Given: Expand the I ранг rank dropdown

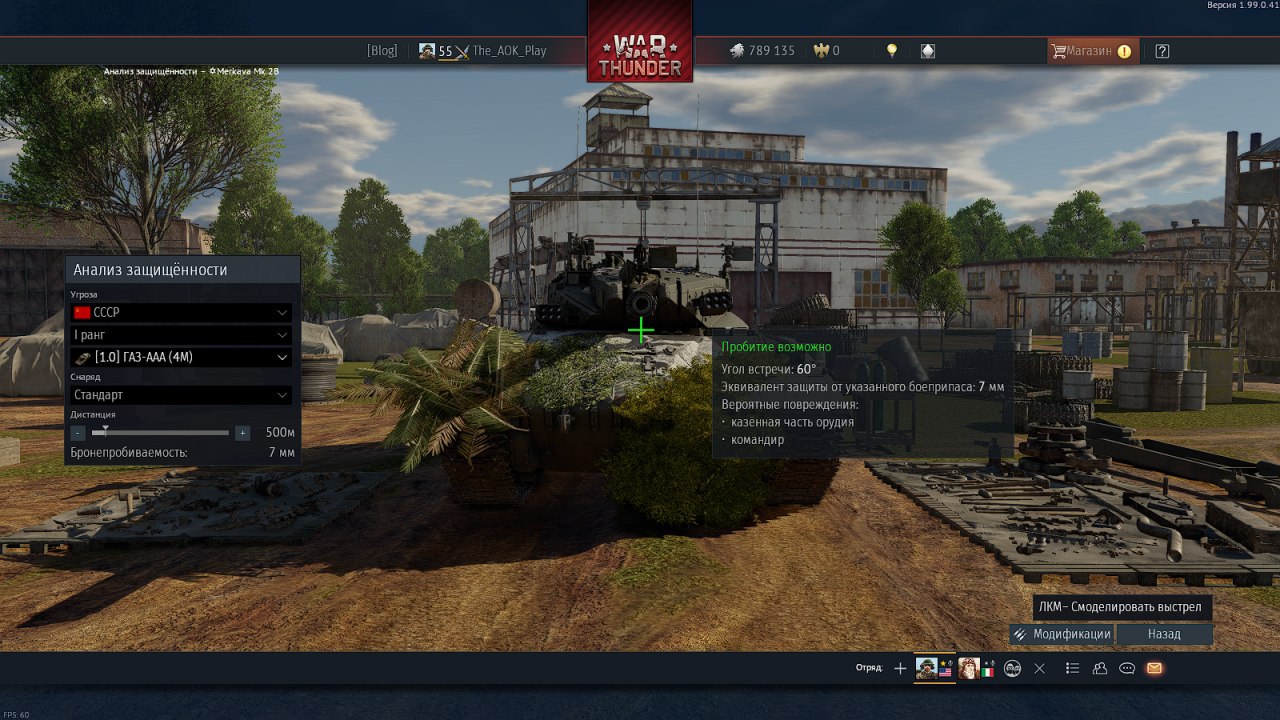Looking at the screenshot, I should pyautogui.click(x=181, y=335).
